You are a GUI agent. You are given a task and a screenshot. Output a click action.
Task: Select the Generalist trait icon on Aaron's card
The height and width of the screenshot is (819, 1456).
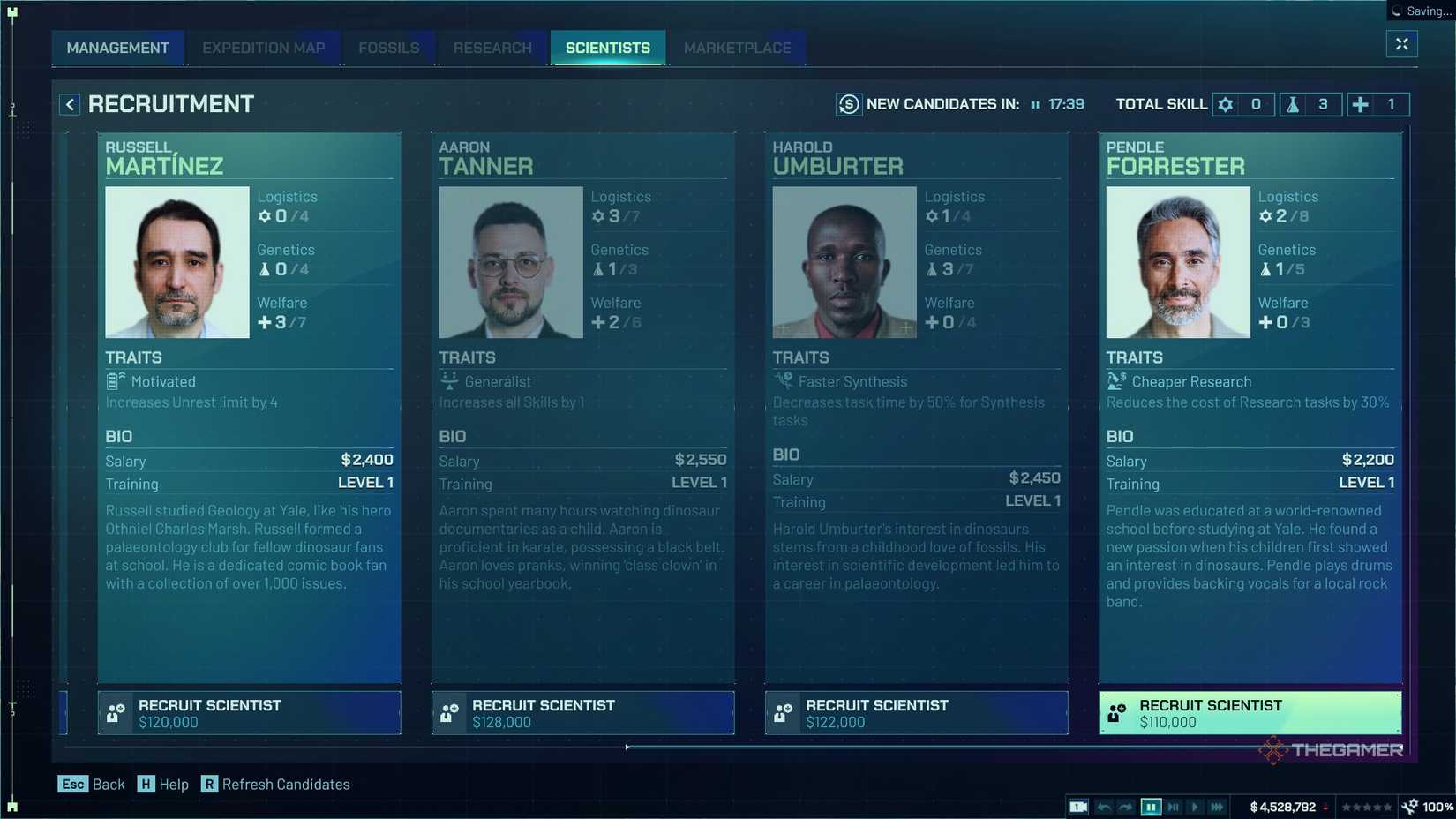coord(449,381)
